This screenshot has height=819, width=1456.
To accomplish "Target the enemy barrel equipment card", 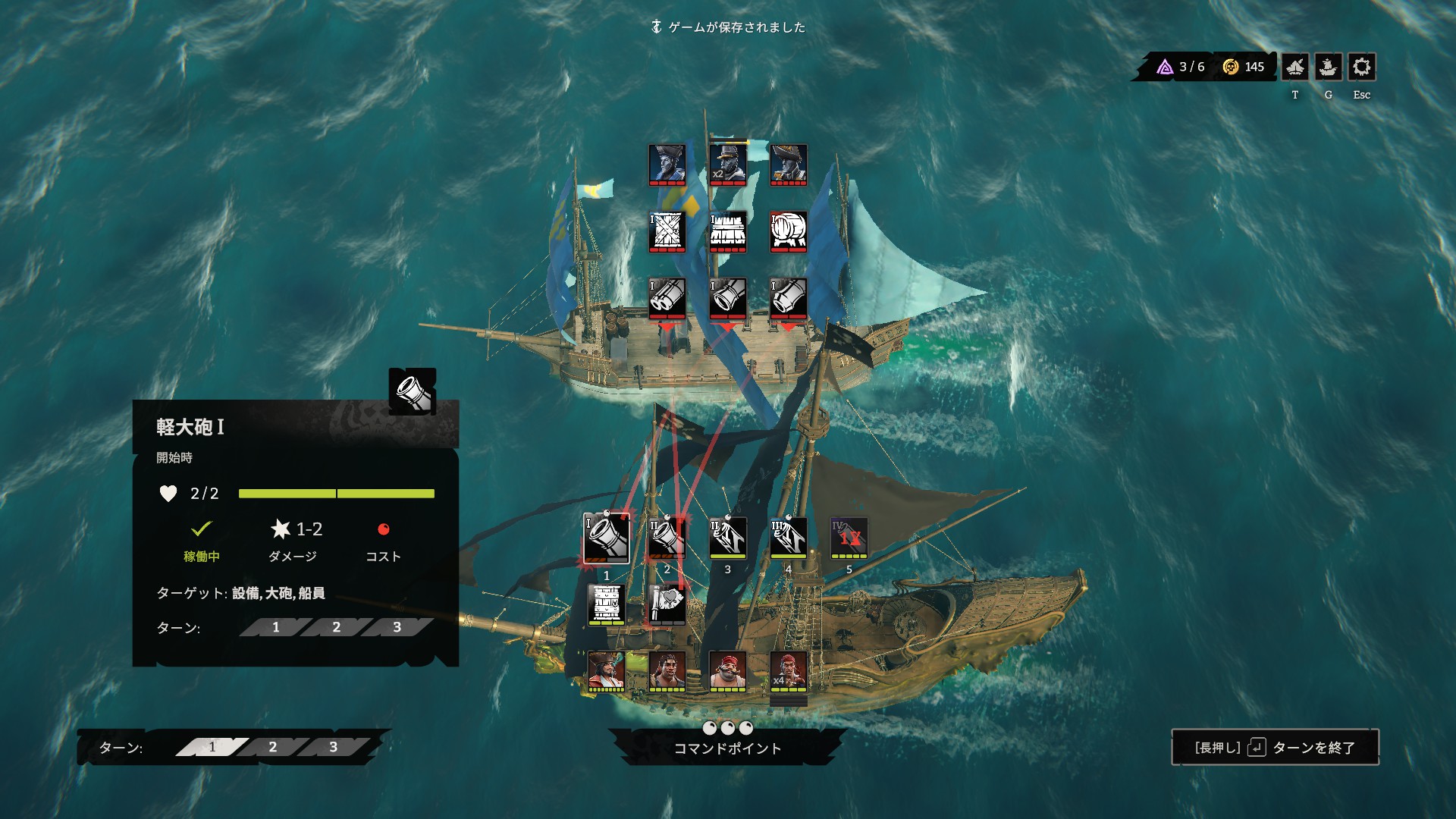I will click(x=788, y=231).
